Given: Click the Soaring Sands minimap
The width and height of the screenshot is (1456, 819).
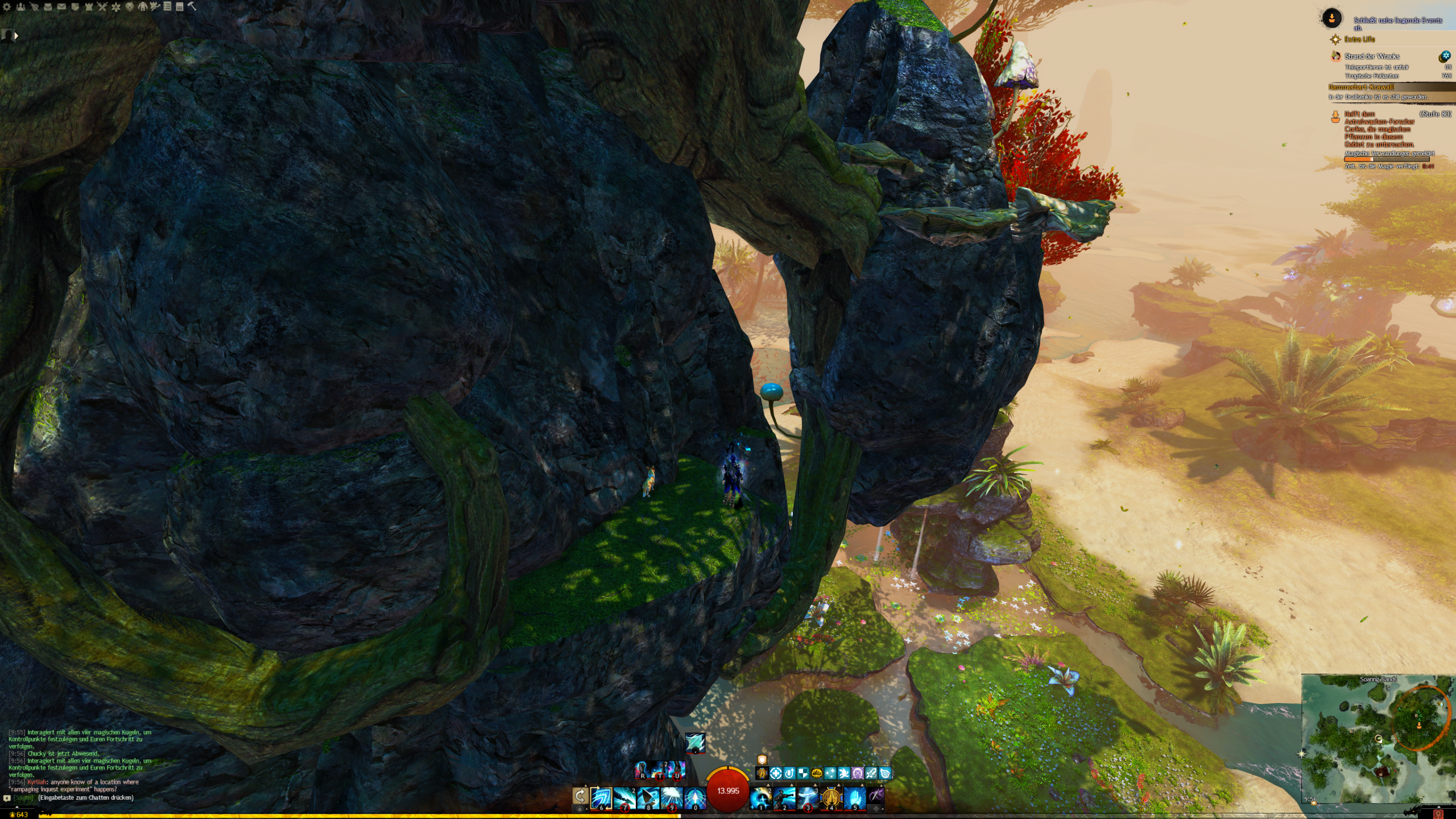Looking at the screenshot, I should pos(1378,739).
